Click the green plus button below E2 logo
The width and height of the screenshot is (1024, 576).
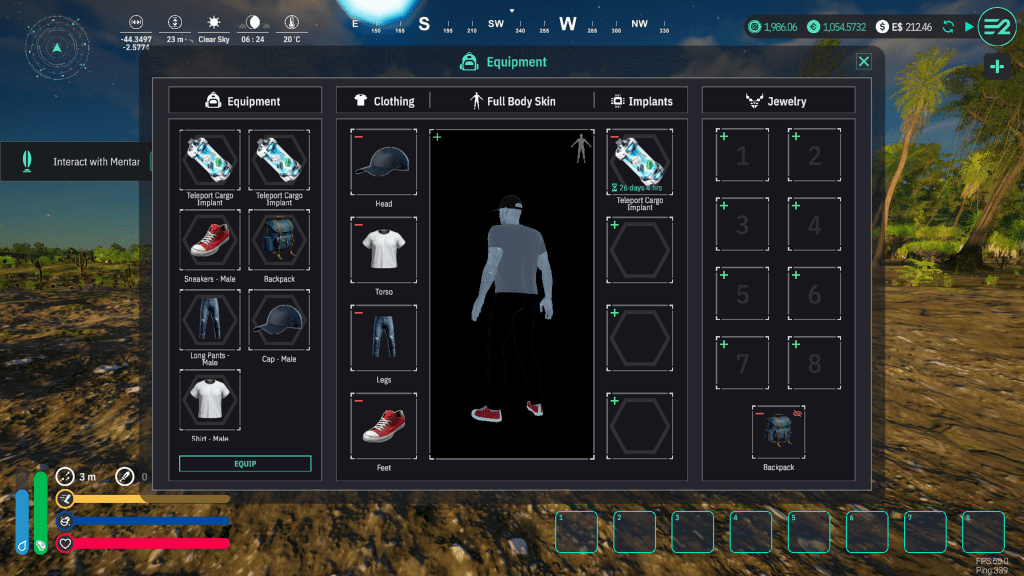997,67
